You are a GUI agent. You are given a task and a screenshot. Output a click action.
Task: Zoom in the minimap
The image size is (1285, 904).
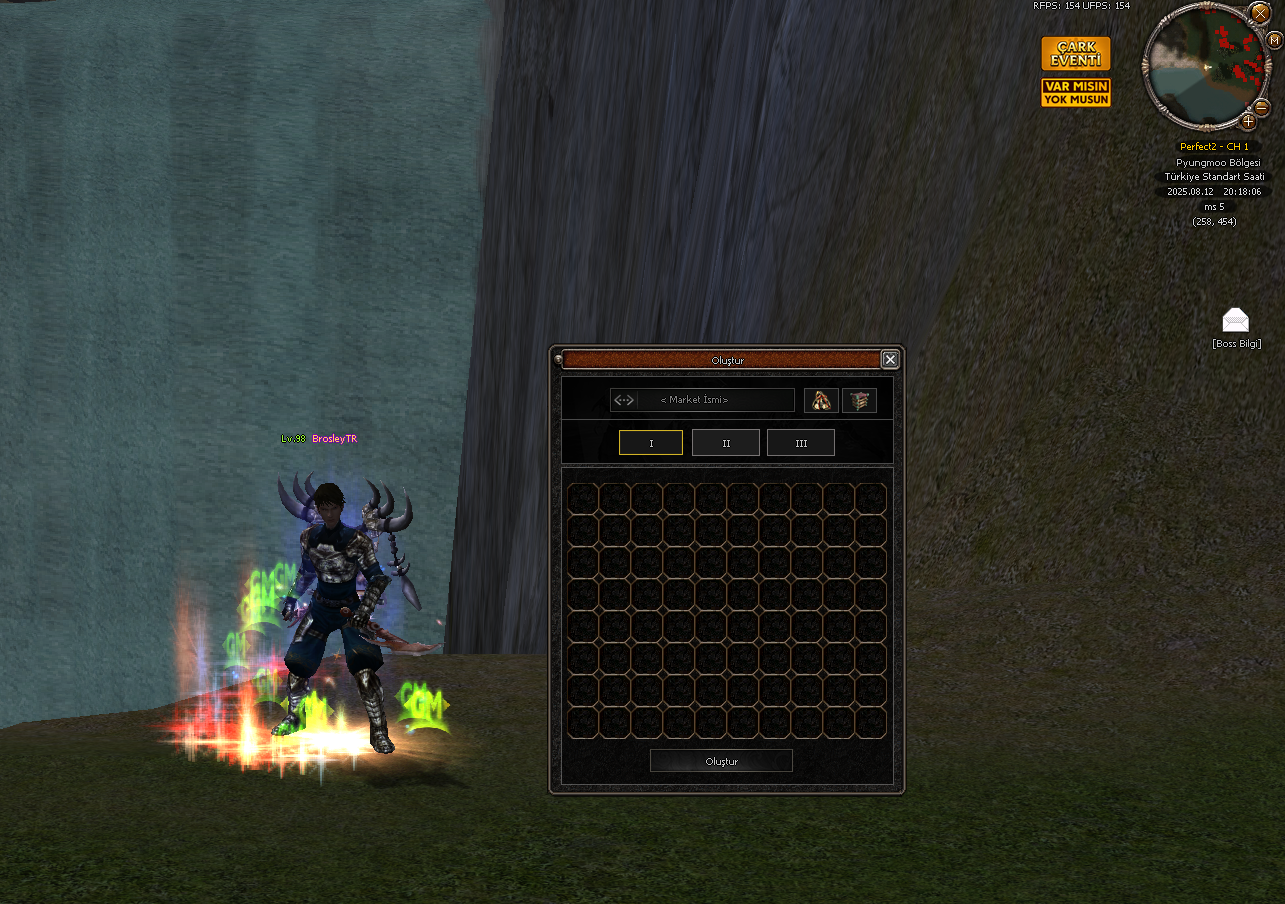coord(1248,122)
